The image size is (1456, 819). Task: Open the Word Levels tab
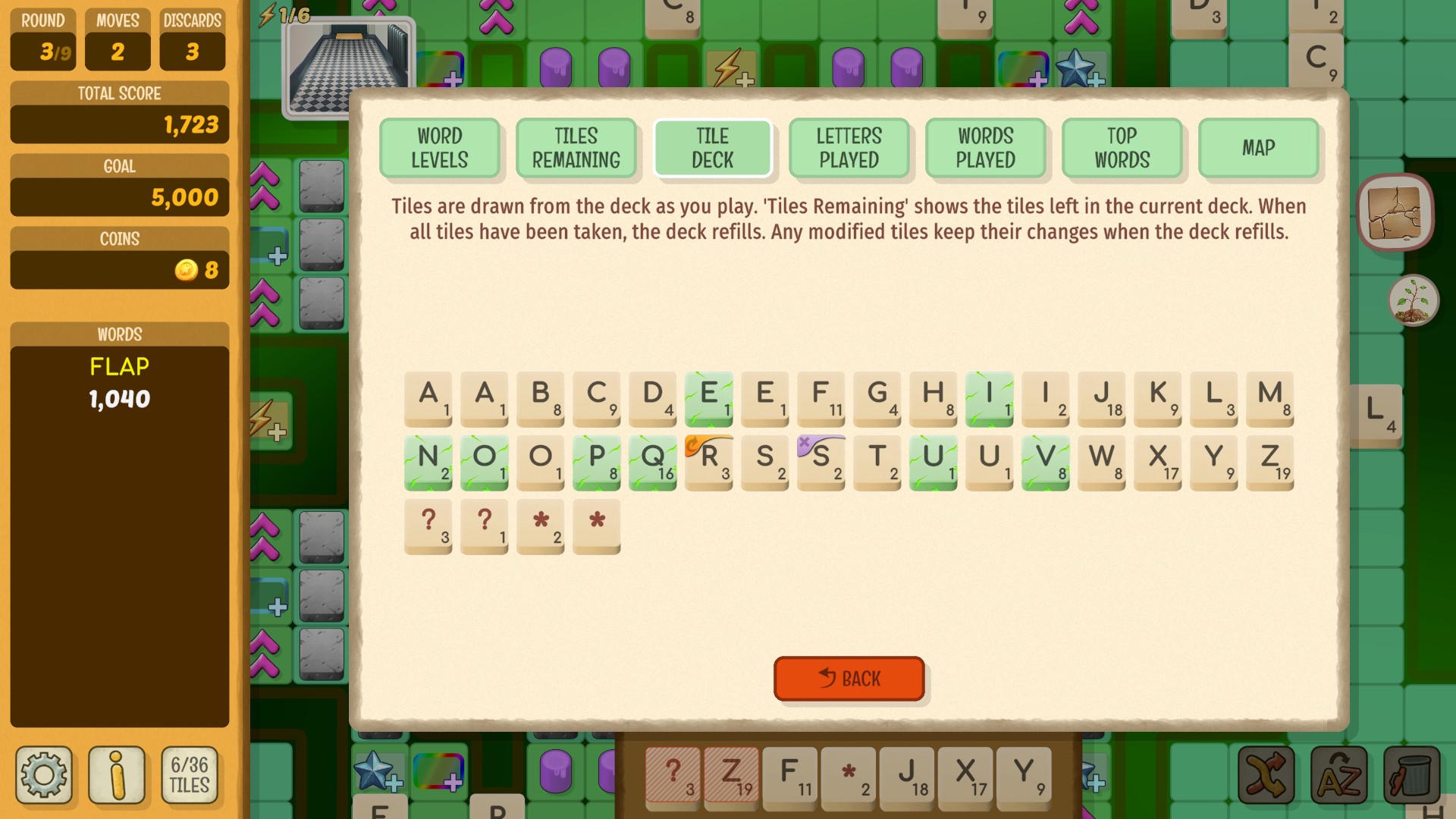coord(440,148)
